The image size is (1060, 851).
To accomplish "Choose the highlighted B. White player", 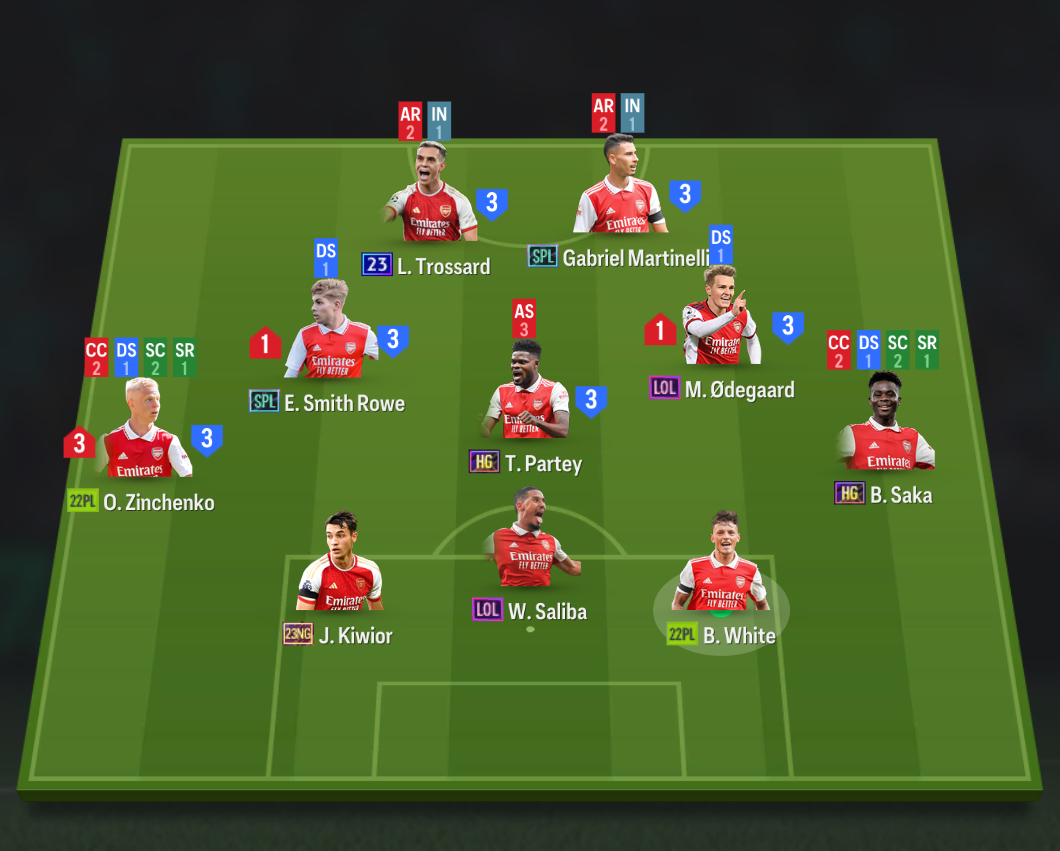I will tap(722, 572).
